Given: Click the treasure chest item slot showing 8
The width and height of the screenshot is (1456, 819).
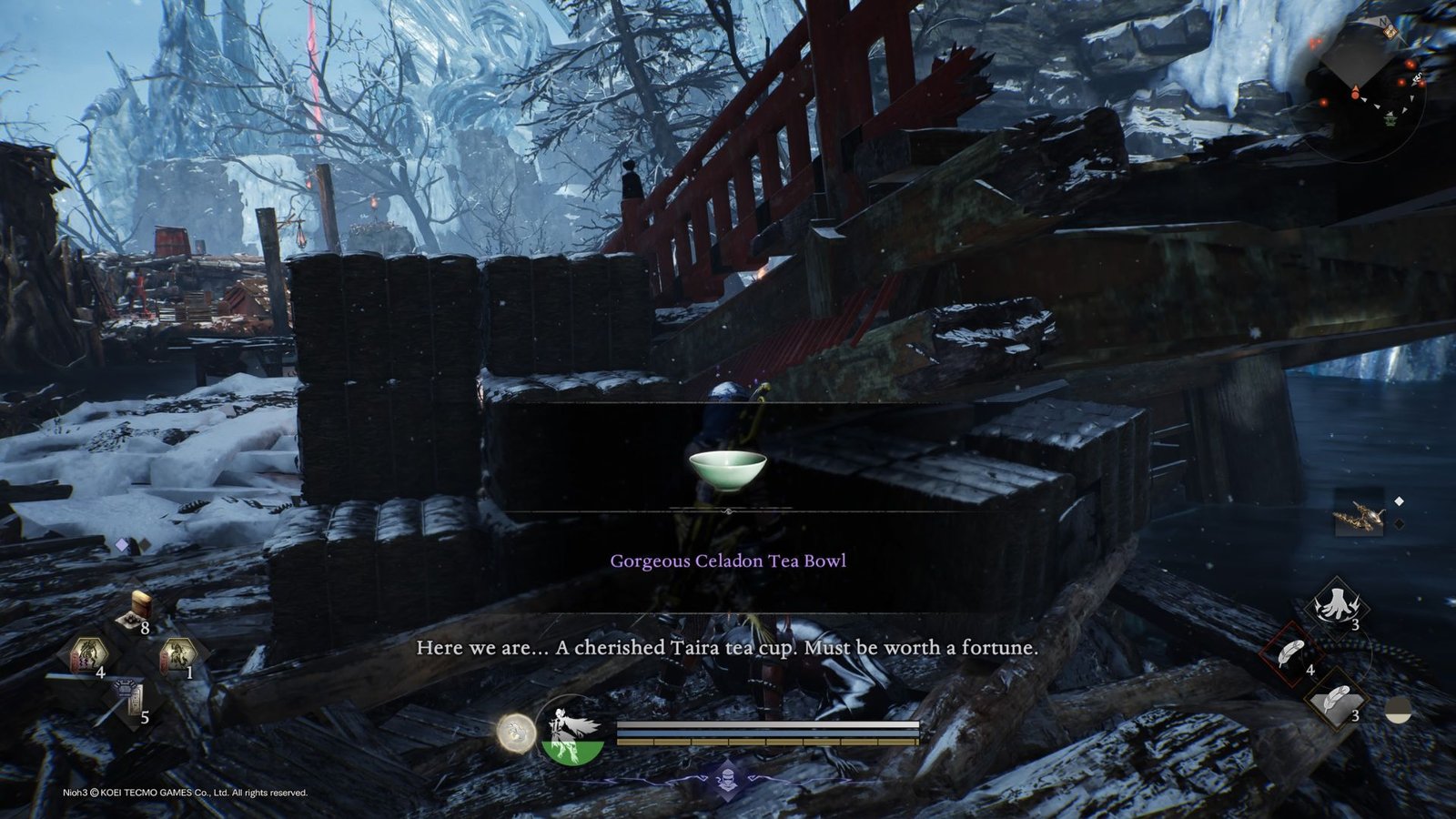Looking at the screenshot, I should click(x=140, y=604).
